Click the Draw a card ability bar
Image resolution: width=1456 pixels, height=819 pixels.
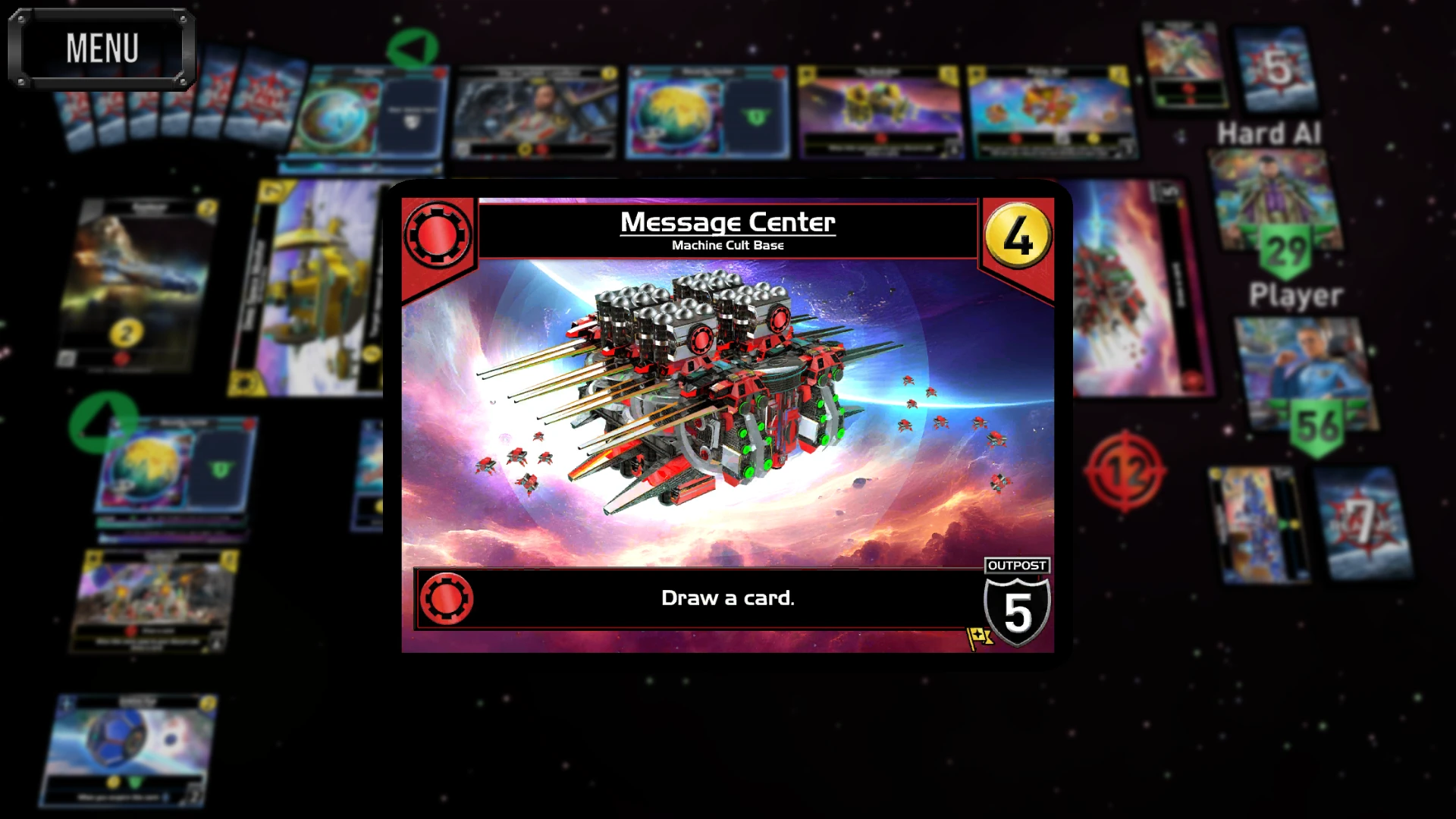(726, 598)
